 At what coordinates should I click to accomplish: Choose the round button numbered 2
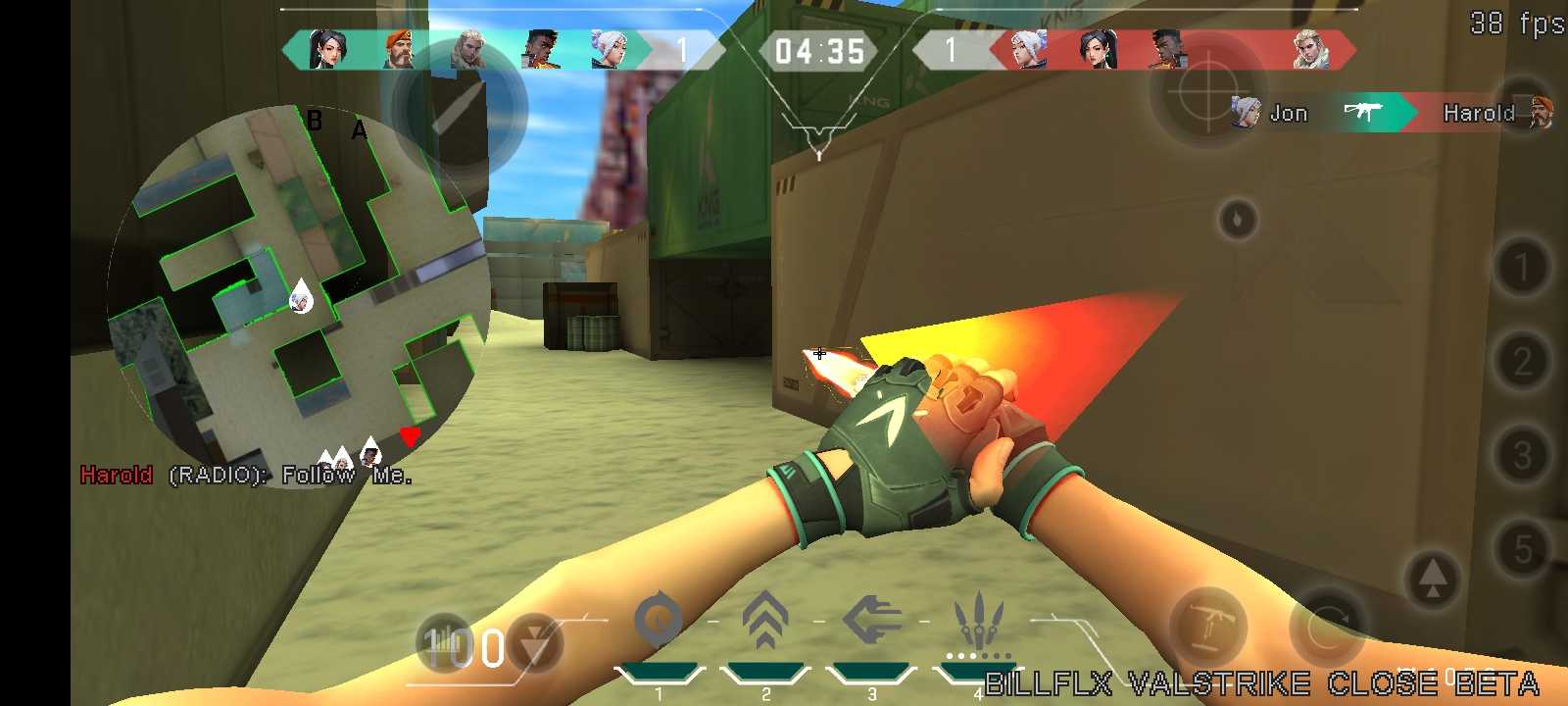pyautogui.click(x=1522, y=361)
